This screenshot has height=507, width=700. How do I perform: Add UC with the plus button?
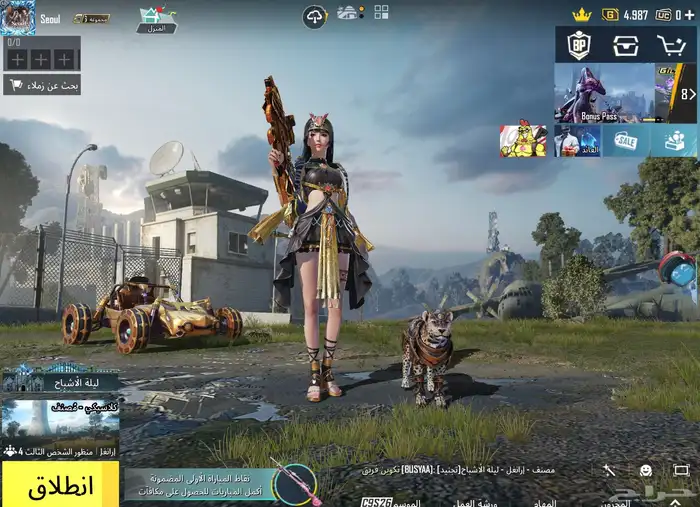[688, 15]
